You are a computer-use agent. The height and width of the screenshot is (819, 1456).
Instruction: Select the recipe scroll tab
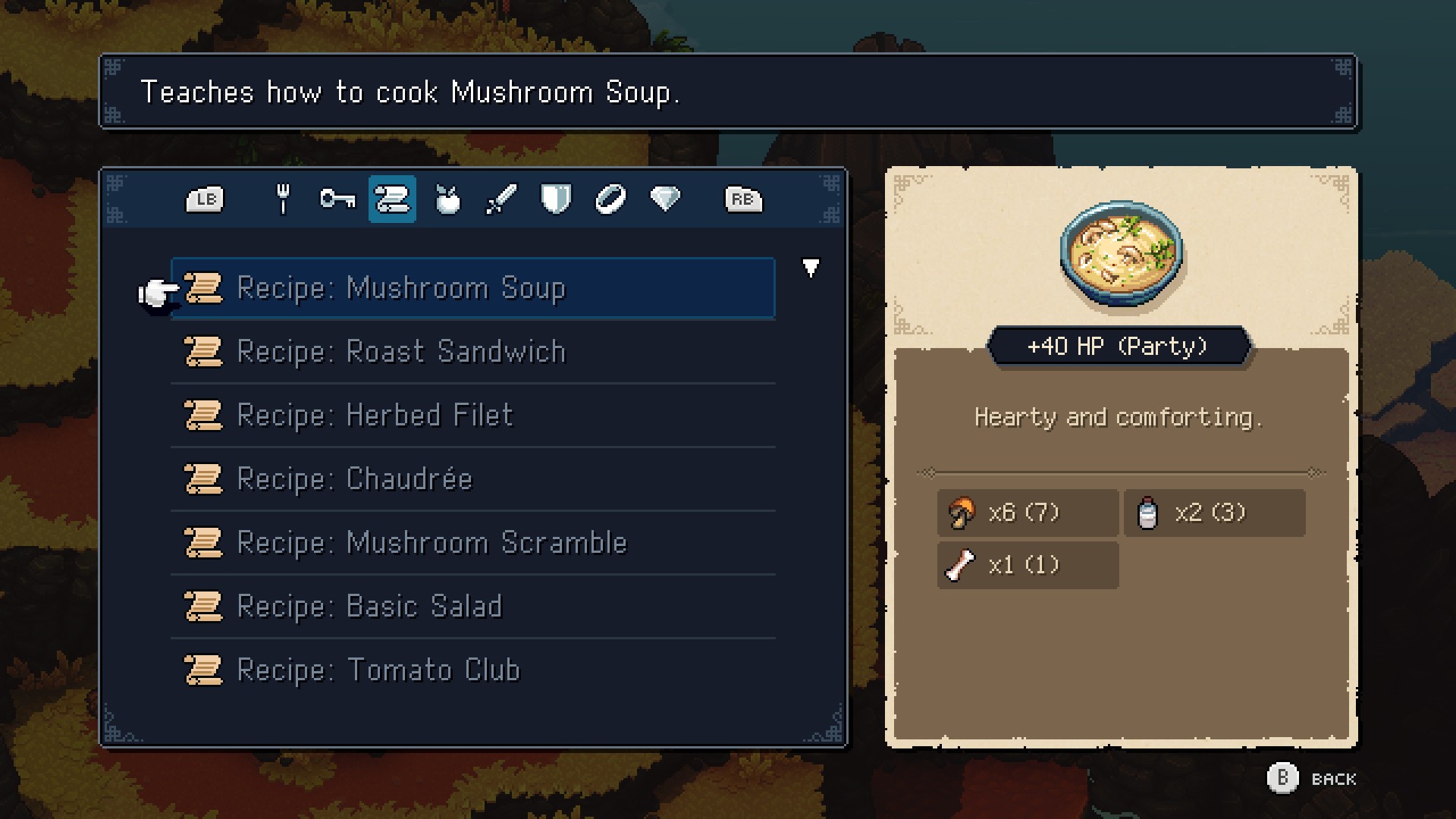[392, 199]
